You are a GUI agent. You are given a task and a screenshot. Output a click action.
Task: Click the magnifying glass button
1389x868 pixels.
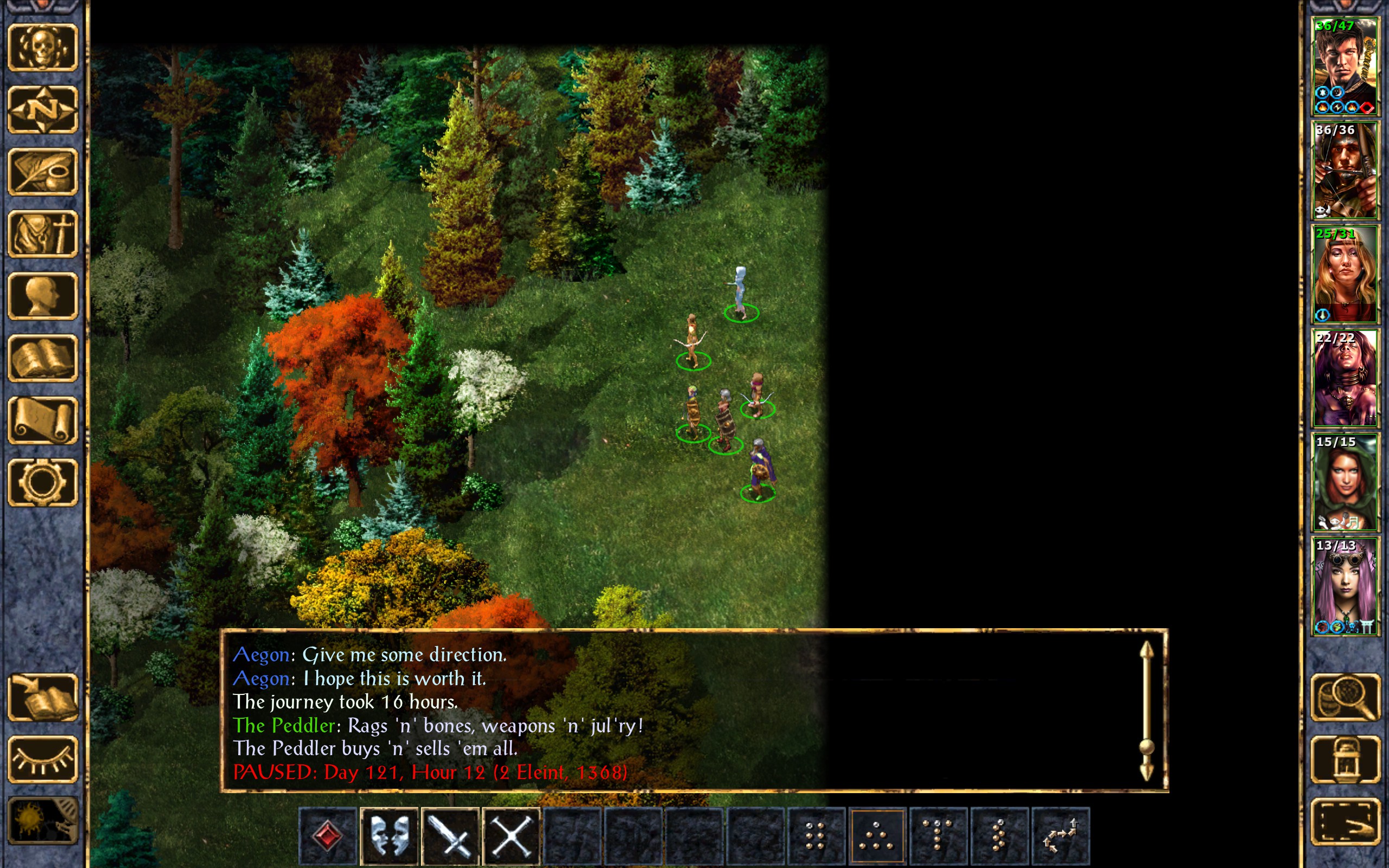(x=1346, y=698)
